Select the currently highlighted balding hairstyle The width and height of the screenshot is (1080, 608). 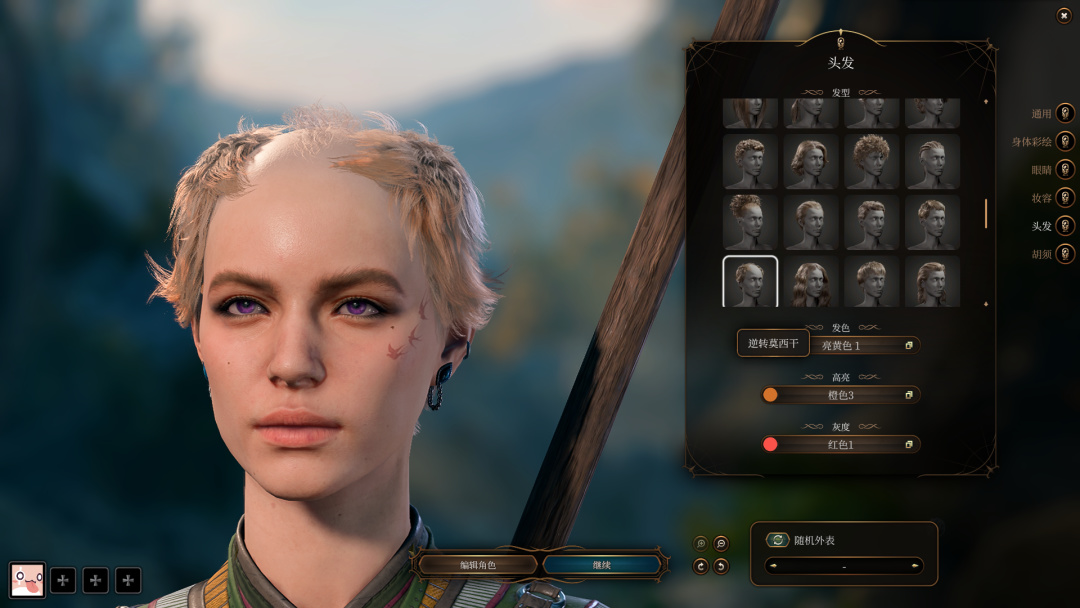750,282
